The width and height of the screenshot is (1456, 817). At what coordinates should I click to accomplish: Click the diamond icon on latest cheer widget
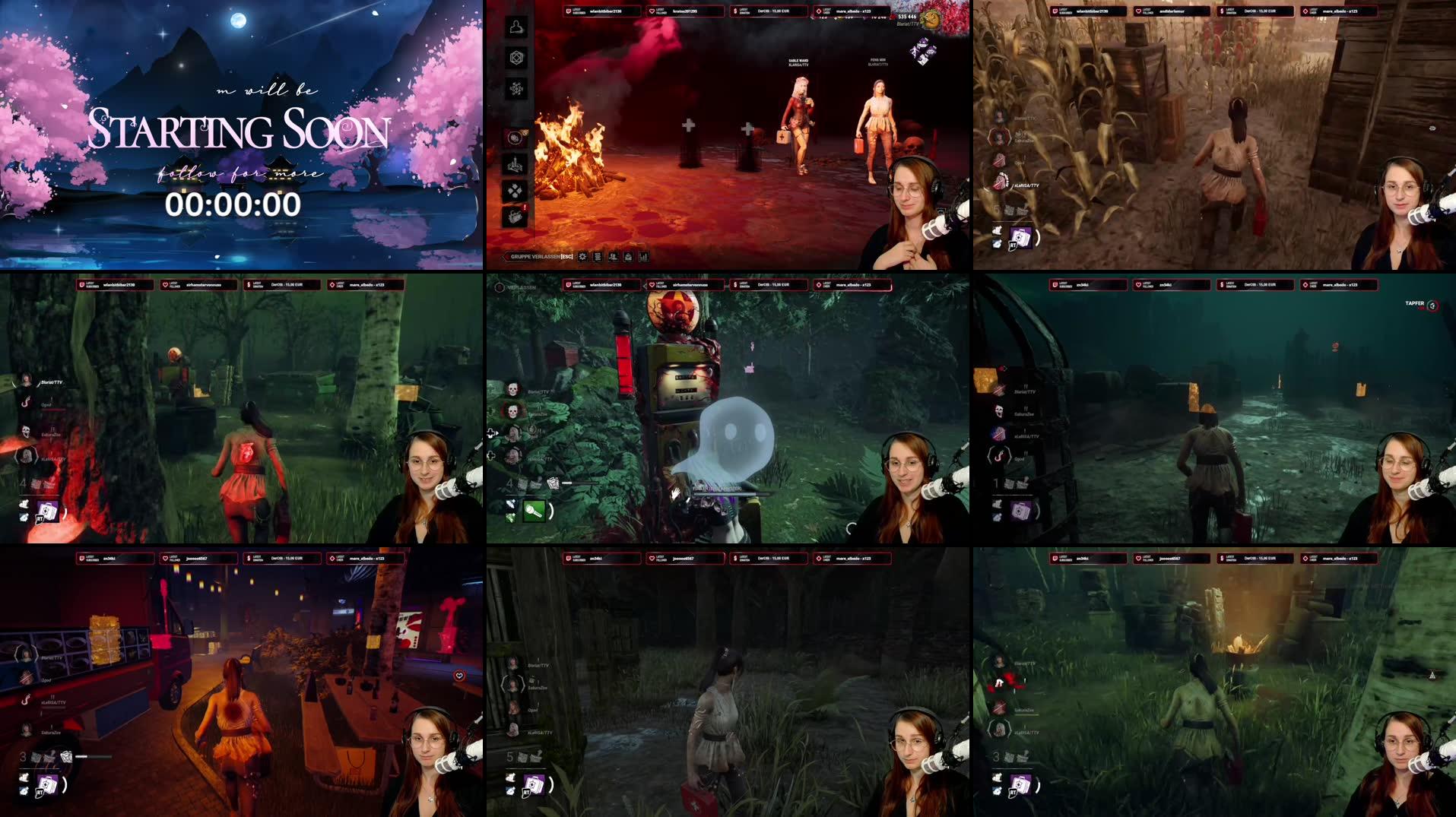coord(819,10)
